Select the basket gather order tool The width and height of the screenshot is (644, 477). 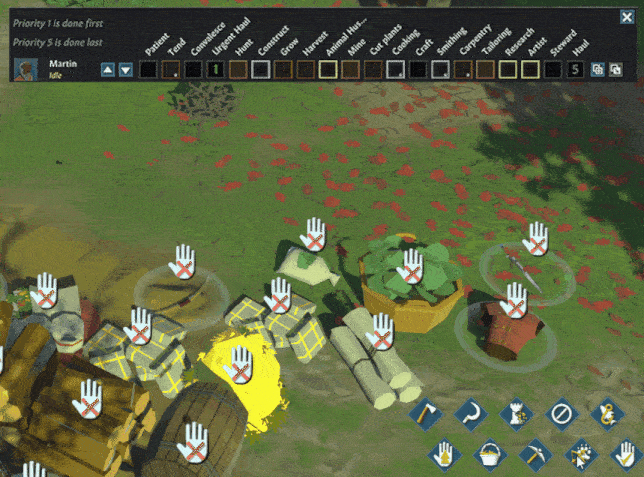488,453
